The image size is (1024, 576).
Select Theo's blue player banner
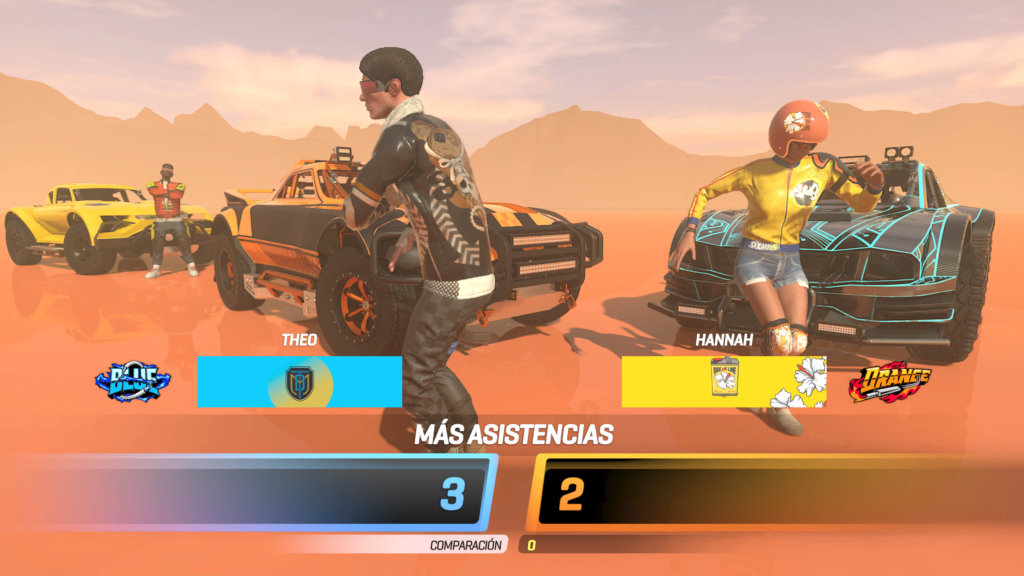tap(299, 382)
